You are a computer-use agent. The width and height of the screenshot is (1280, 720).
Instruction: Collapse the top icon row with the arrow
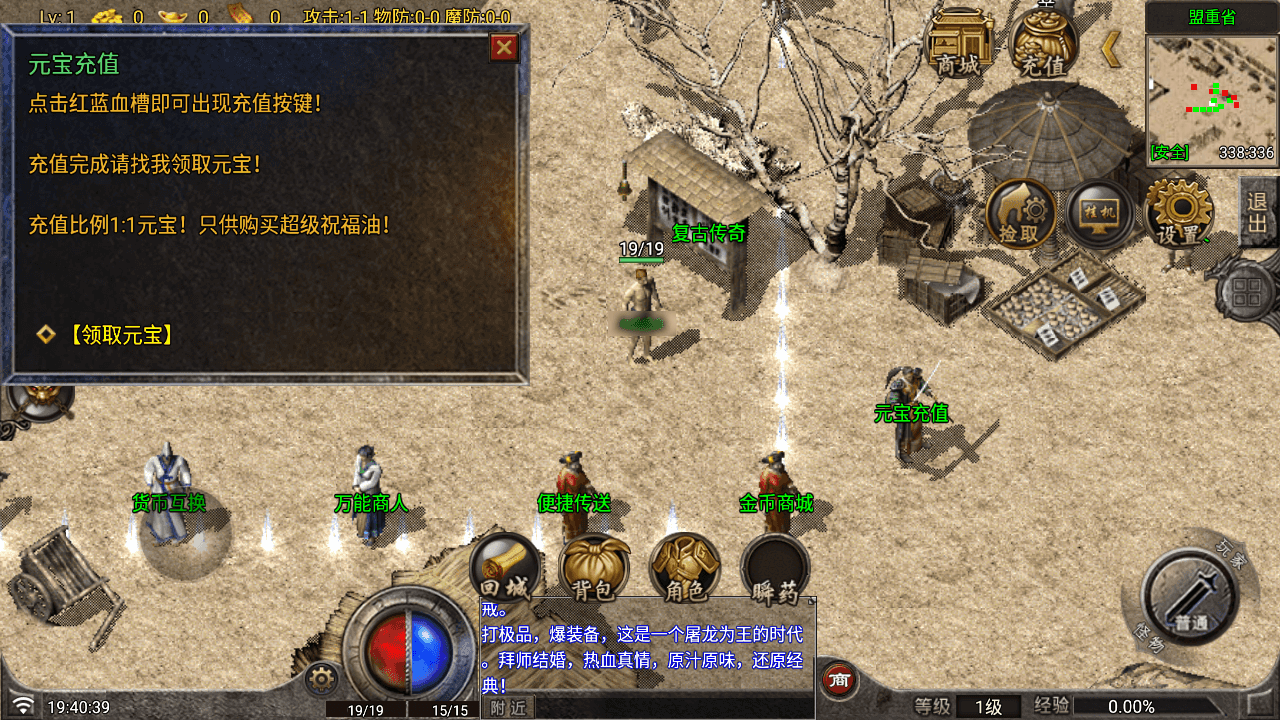[1111, 48]
